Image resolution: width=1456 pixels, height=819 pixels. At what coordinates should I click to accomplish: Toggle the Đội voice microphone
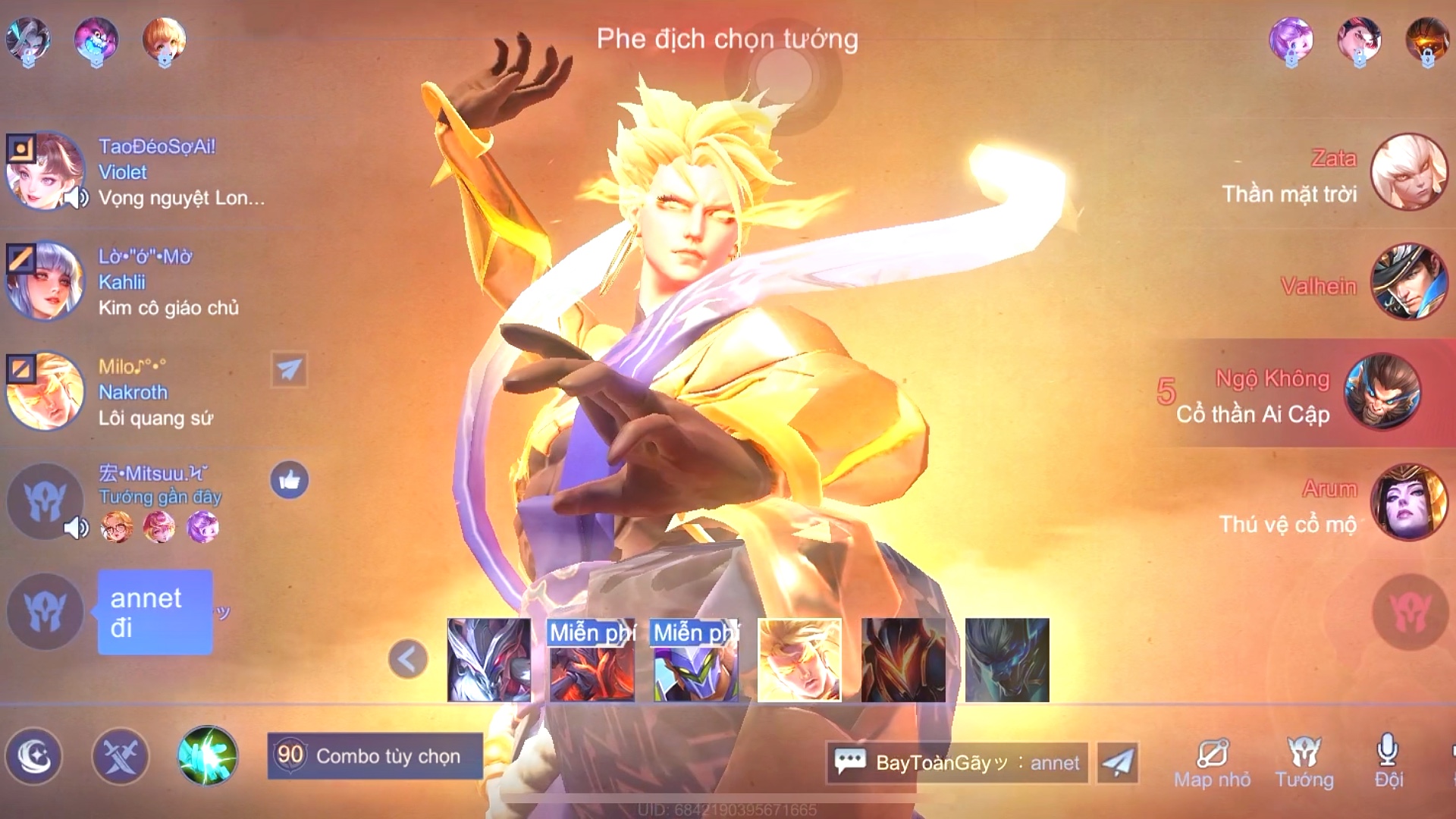(1388, 761)
